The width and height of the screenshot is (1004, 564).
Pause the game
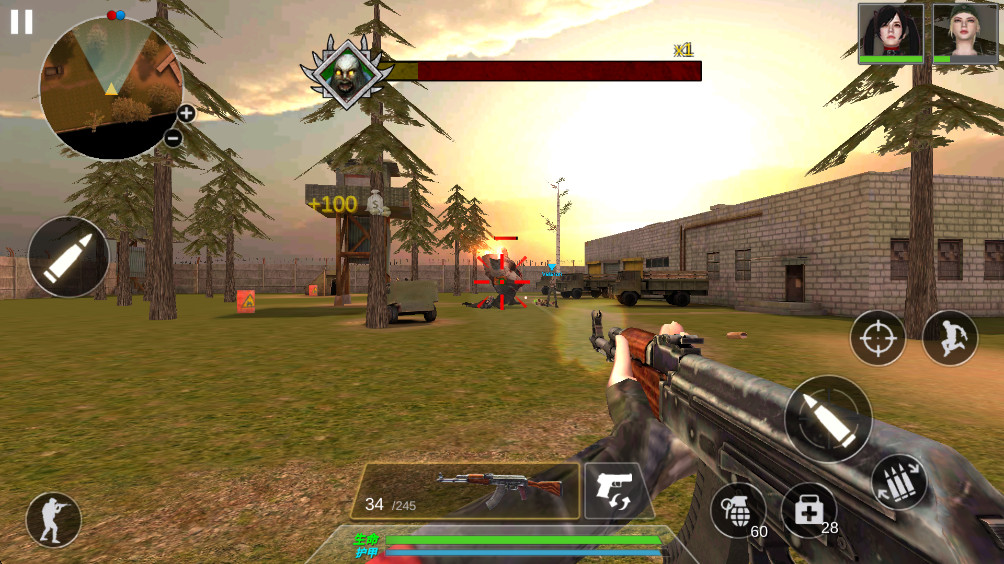[x=21, y=22]
